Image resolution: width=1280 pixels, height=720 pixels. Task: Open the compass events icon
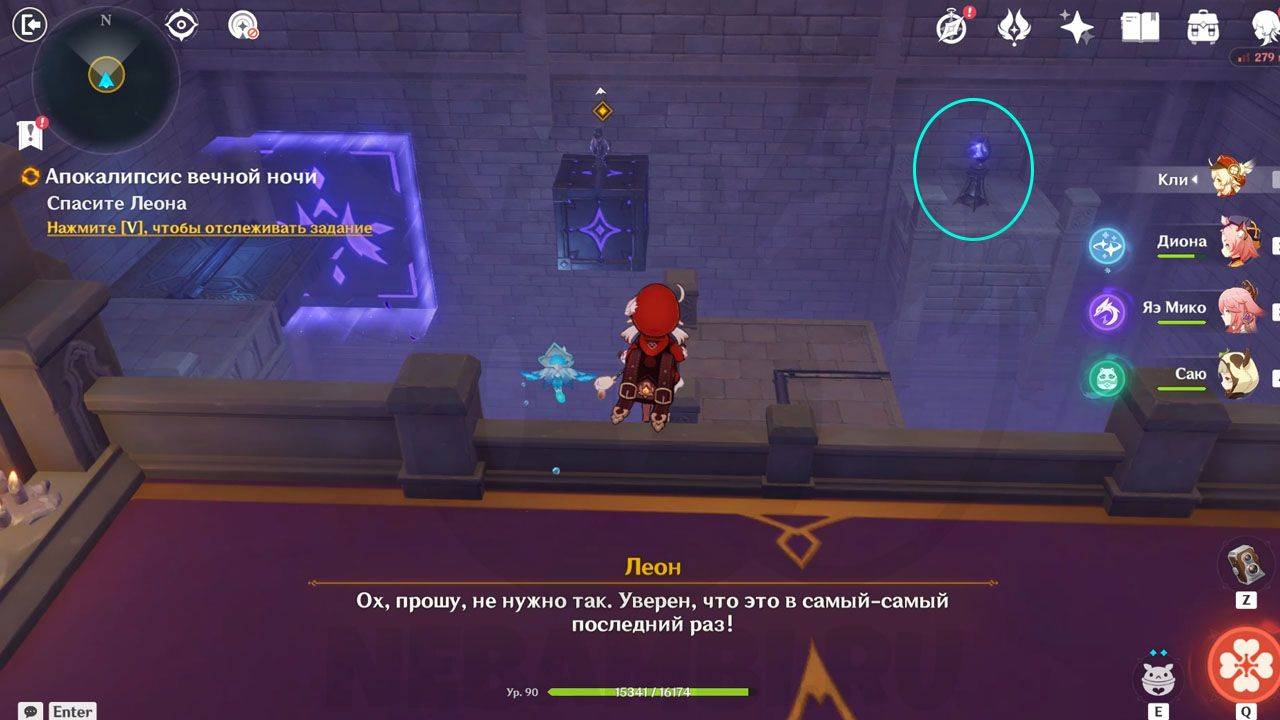(951, 27)
